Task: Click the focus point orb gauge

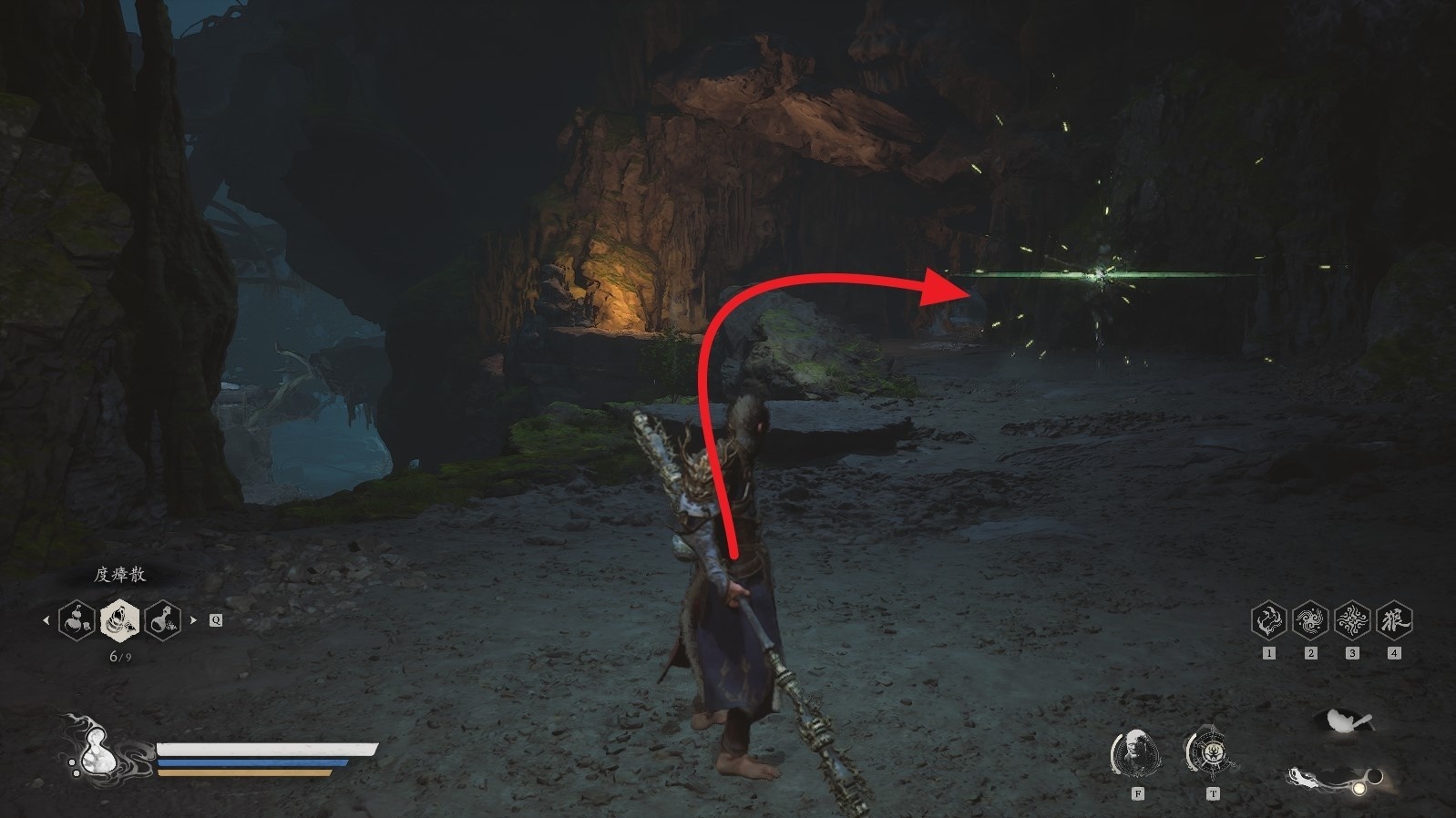Action: click(x=1359, y=785)
